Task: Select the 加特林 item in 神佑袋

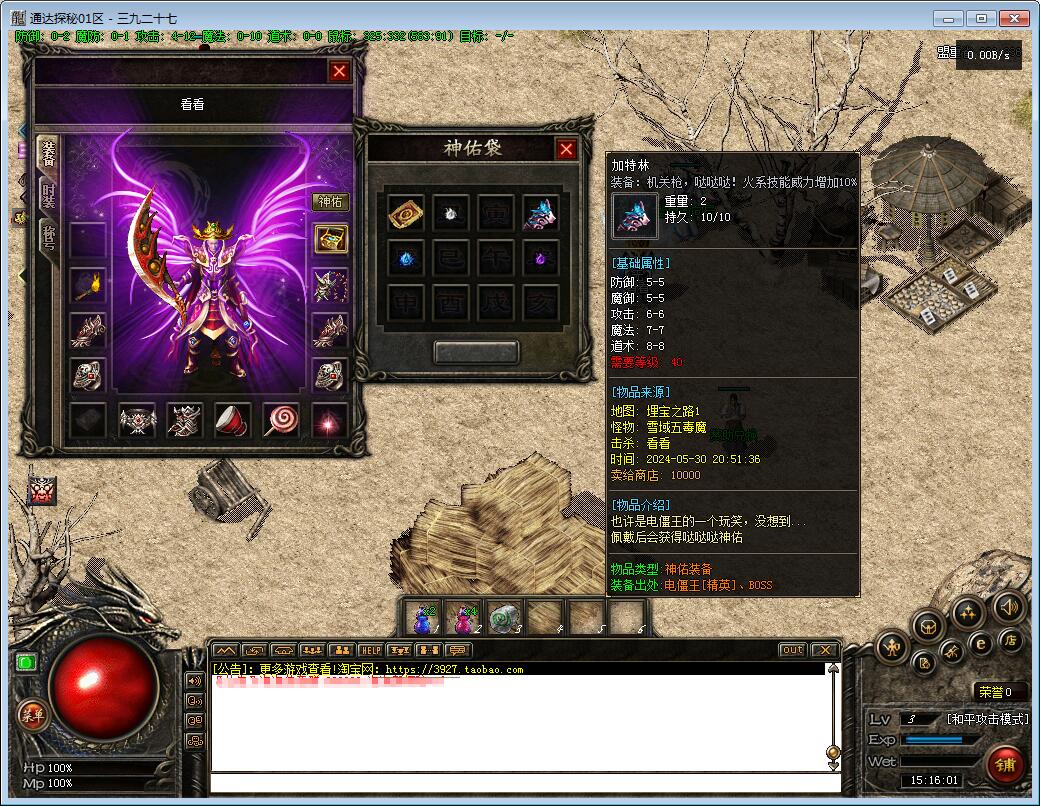Action: [x=540, y=212]
